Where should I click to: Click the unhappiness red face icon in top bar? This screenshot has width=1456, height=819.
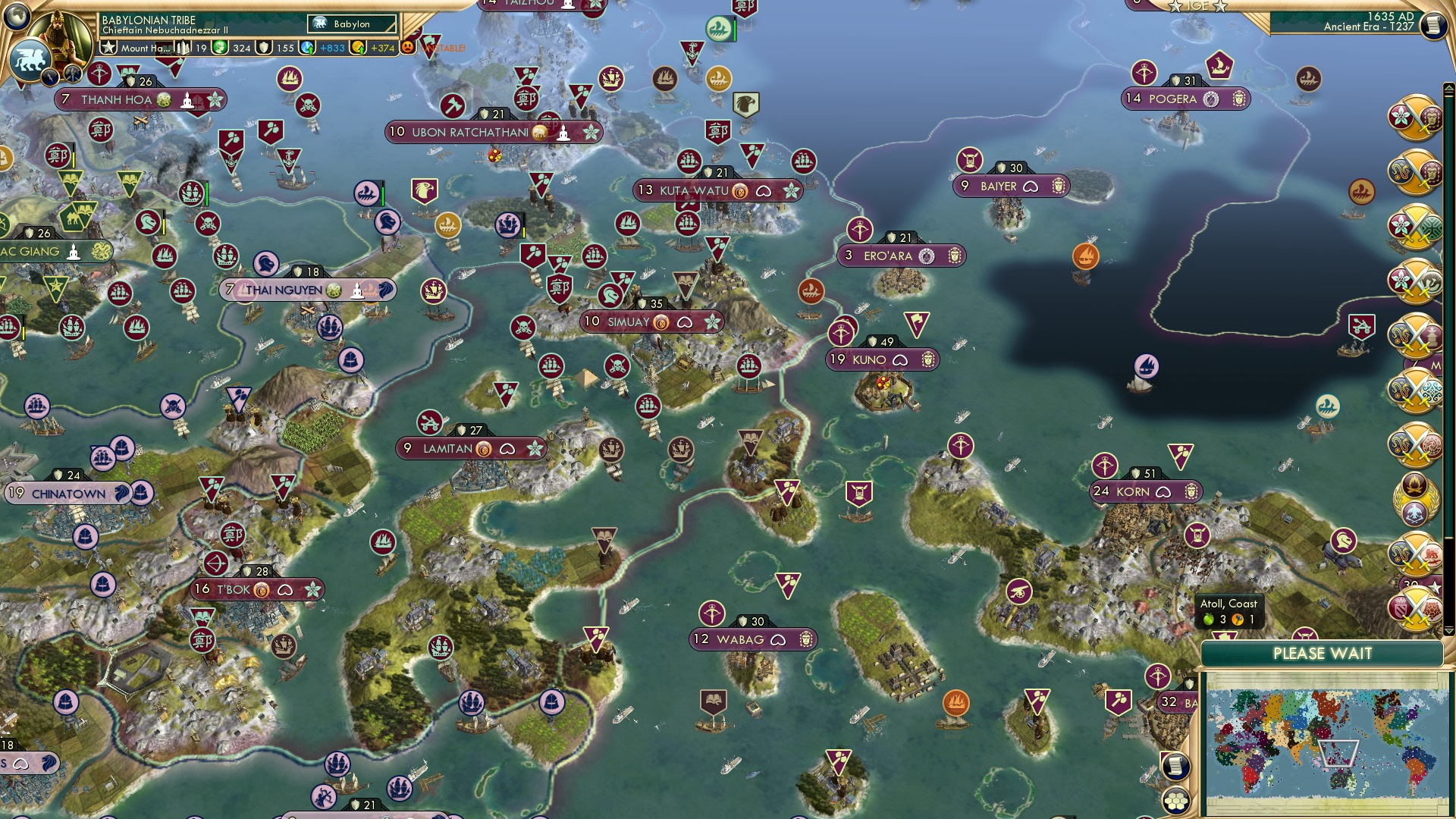(408, 47)
